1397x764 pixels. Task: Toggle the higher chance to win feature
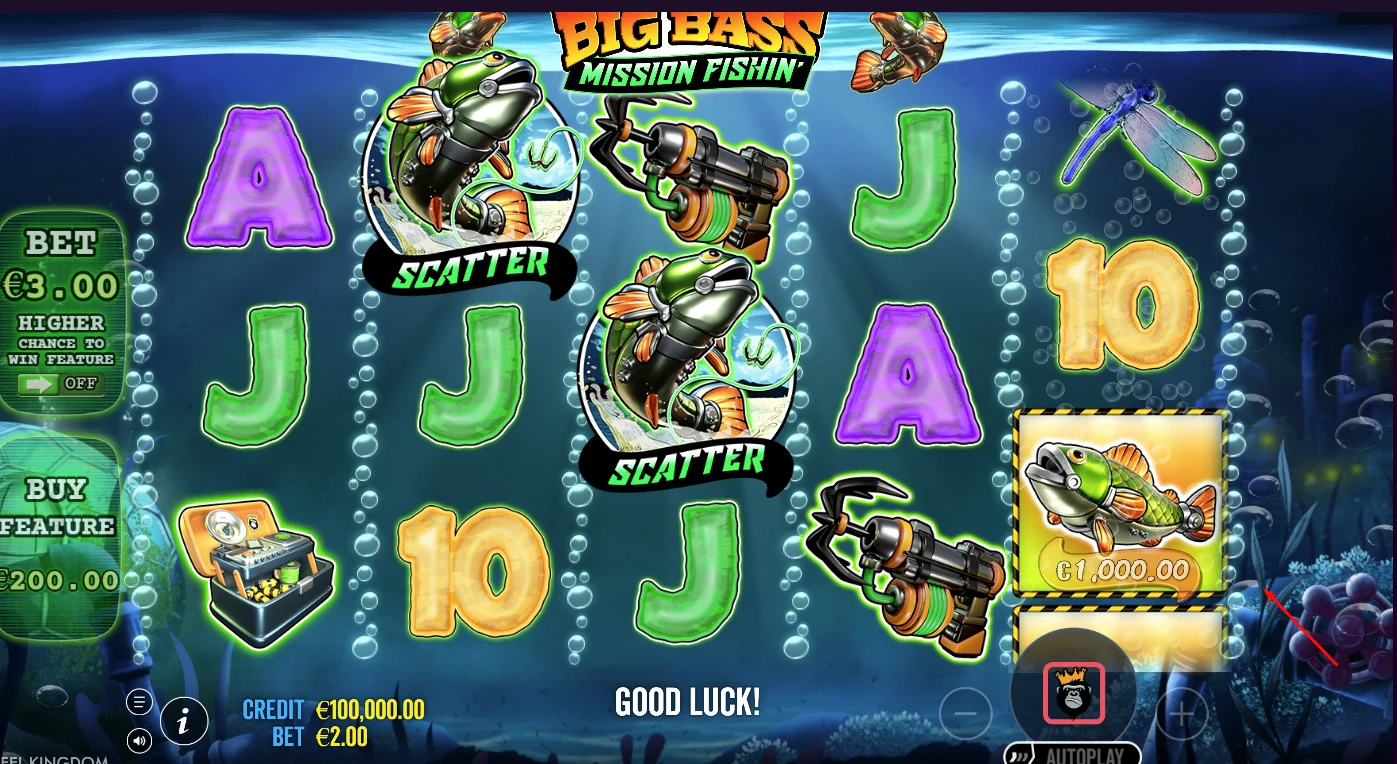pos(61,384)
